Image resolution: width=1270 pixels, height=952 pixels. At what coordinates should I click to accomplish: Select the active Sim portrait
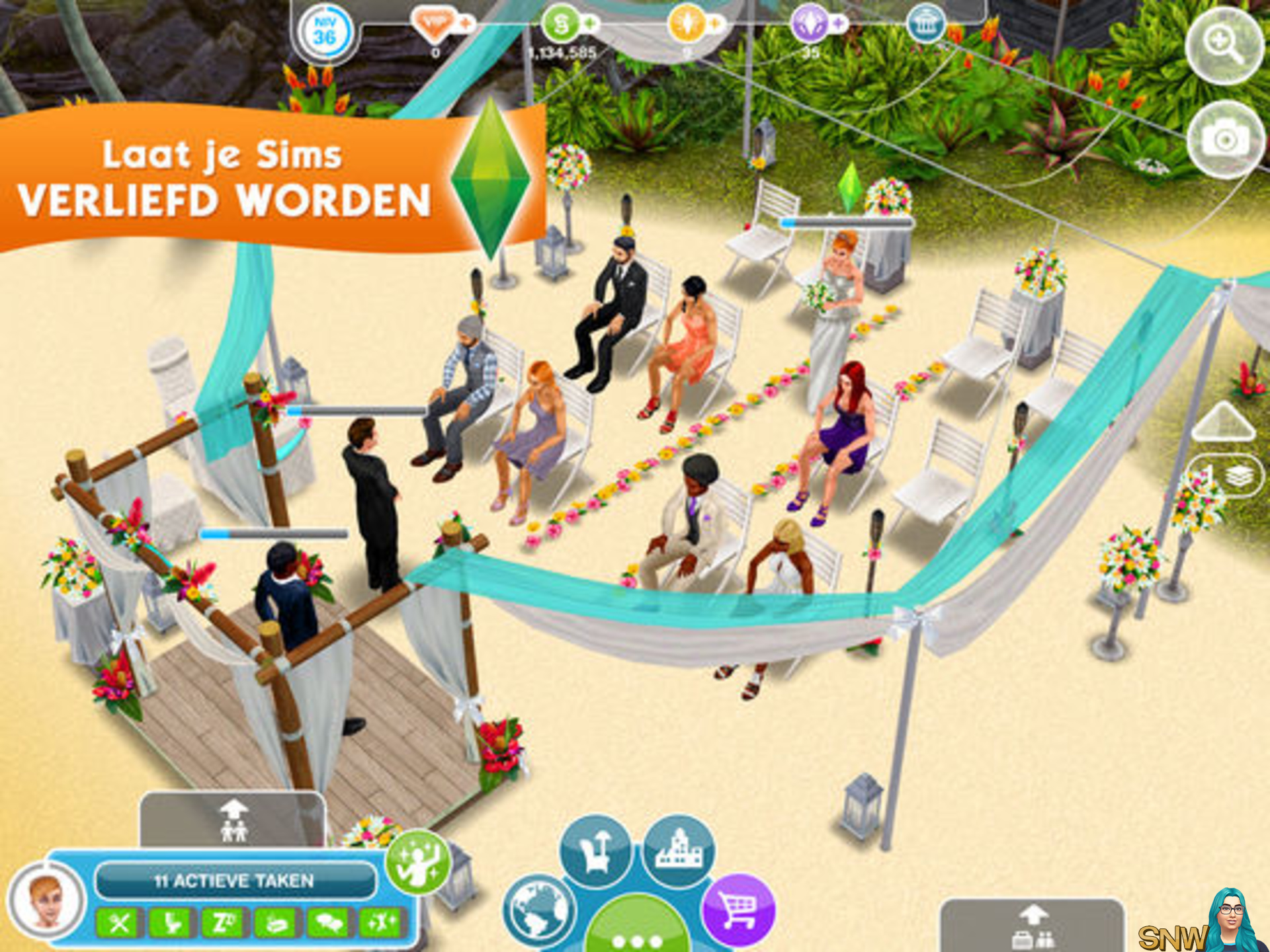pyautogui.click(x=48, y=900)
